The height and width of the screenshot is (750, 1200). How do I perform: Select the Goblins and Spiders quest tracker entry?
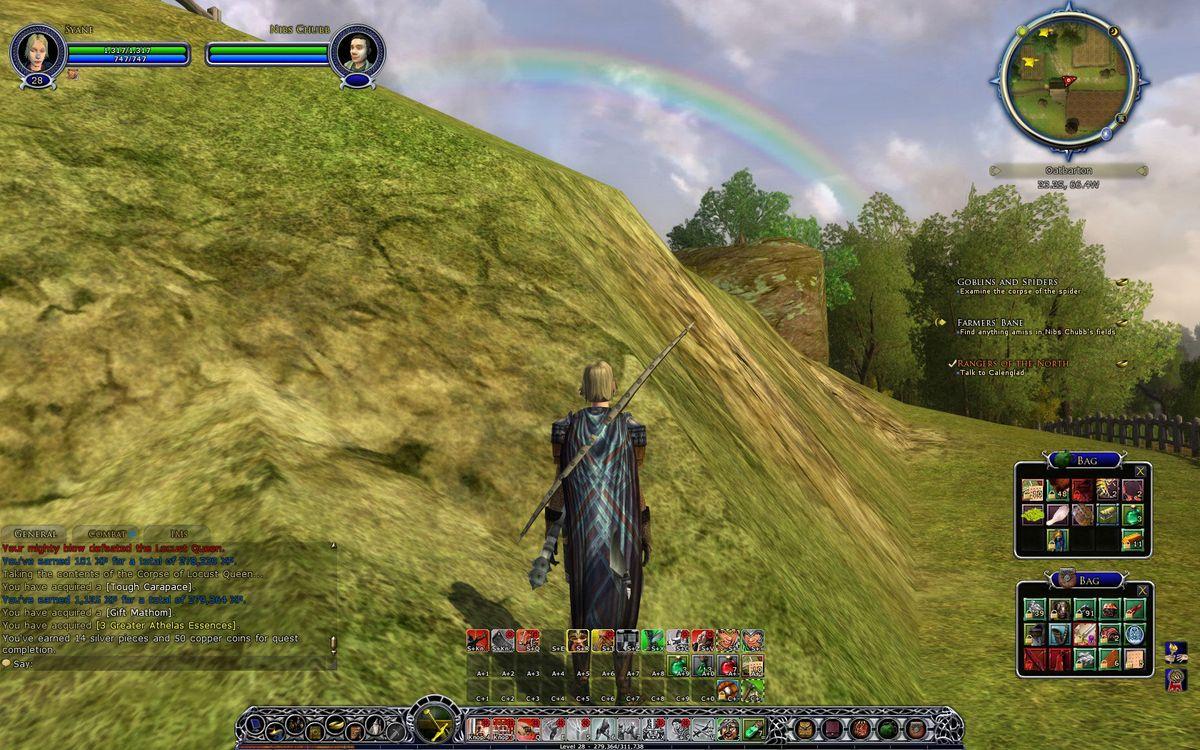pyautogui.click(x=1006, y=282)
